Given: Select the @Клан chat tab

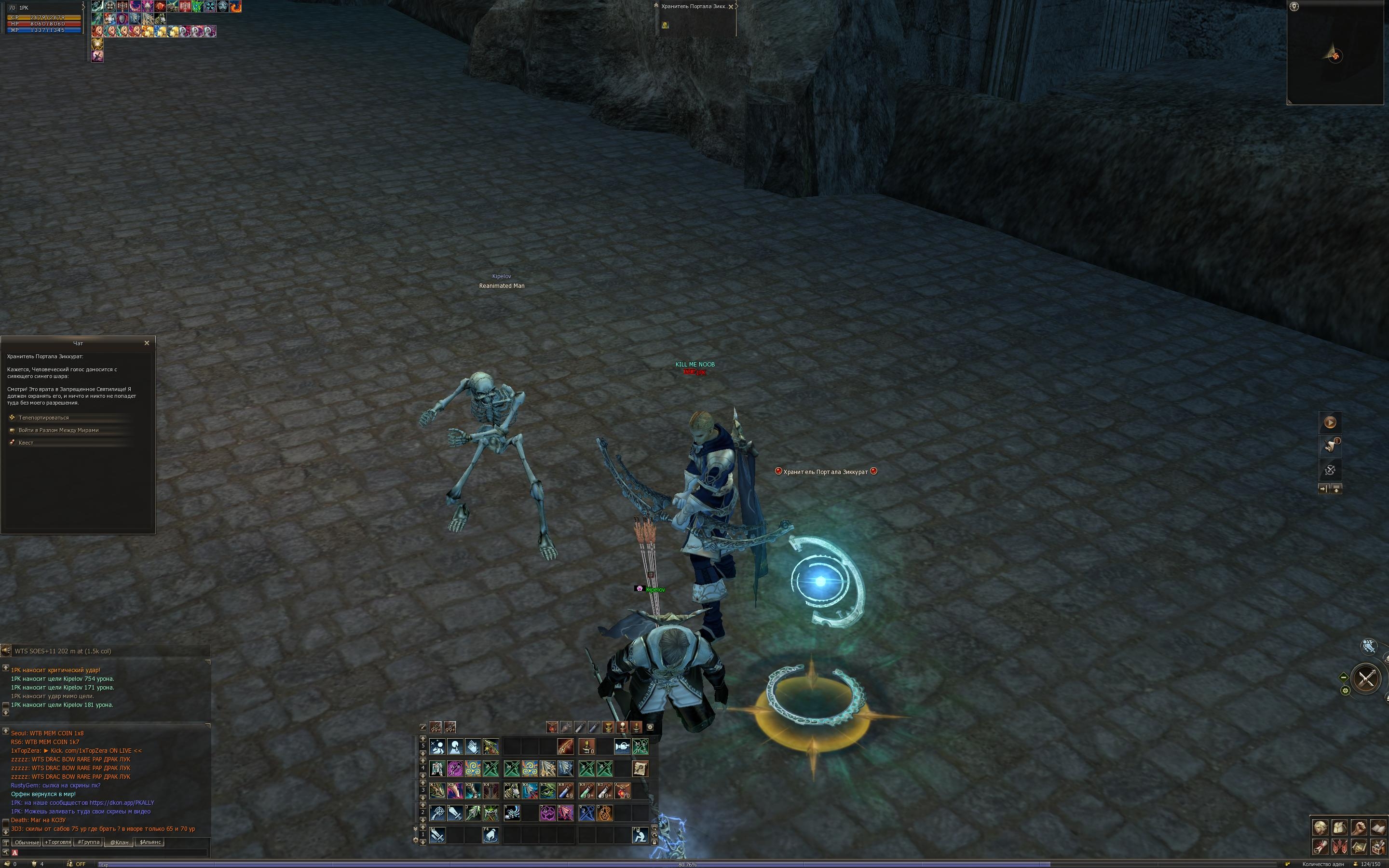Looking at the screenshot, I should coord(119,842).
